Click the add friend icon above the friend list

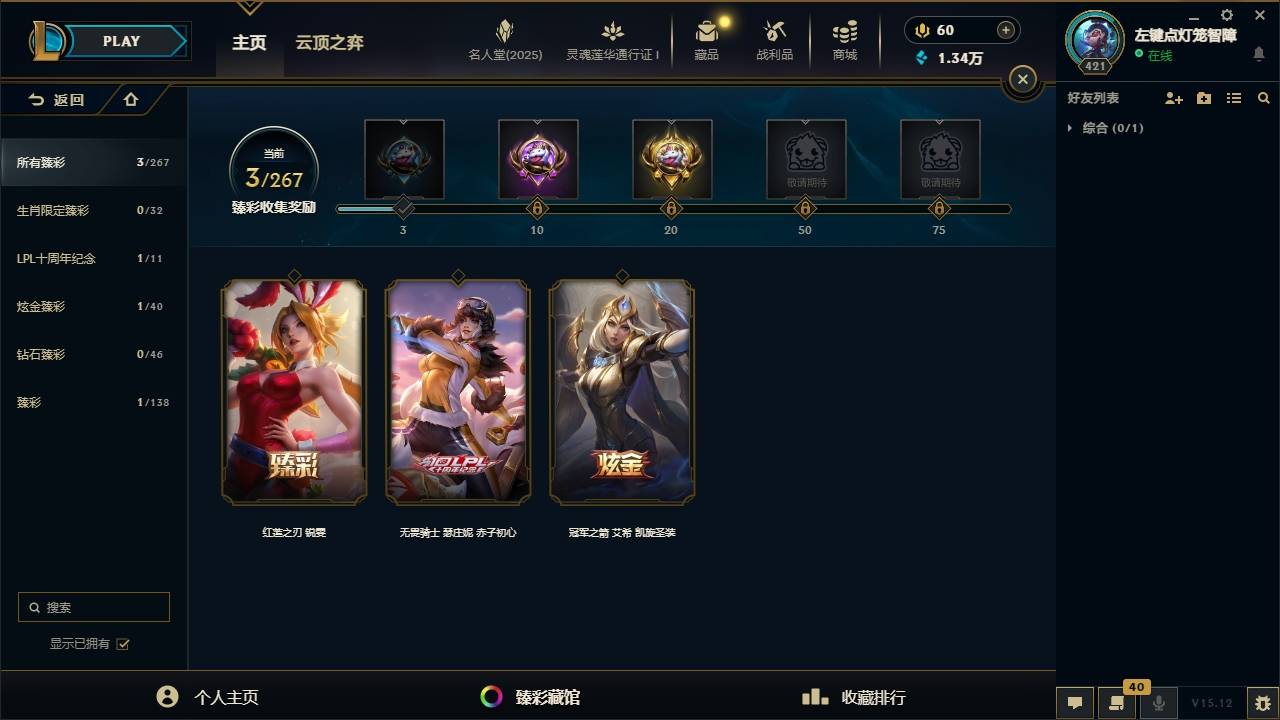point(1173,98)
